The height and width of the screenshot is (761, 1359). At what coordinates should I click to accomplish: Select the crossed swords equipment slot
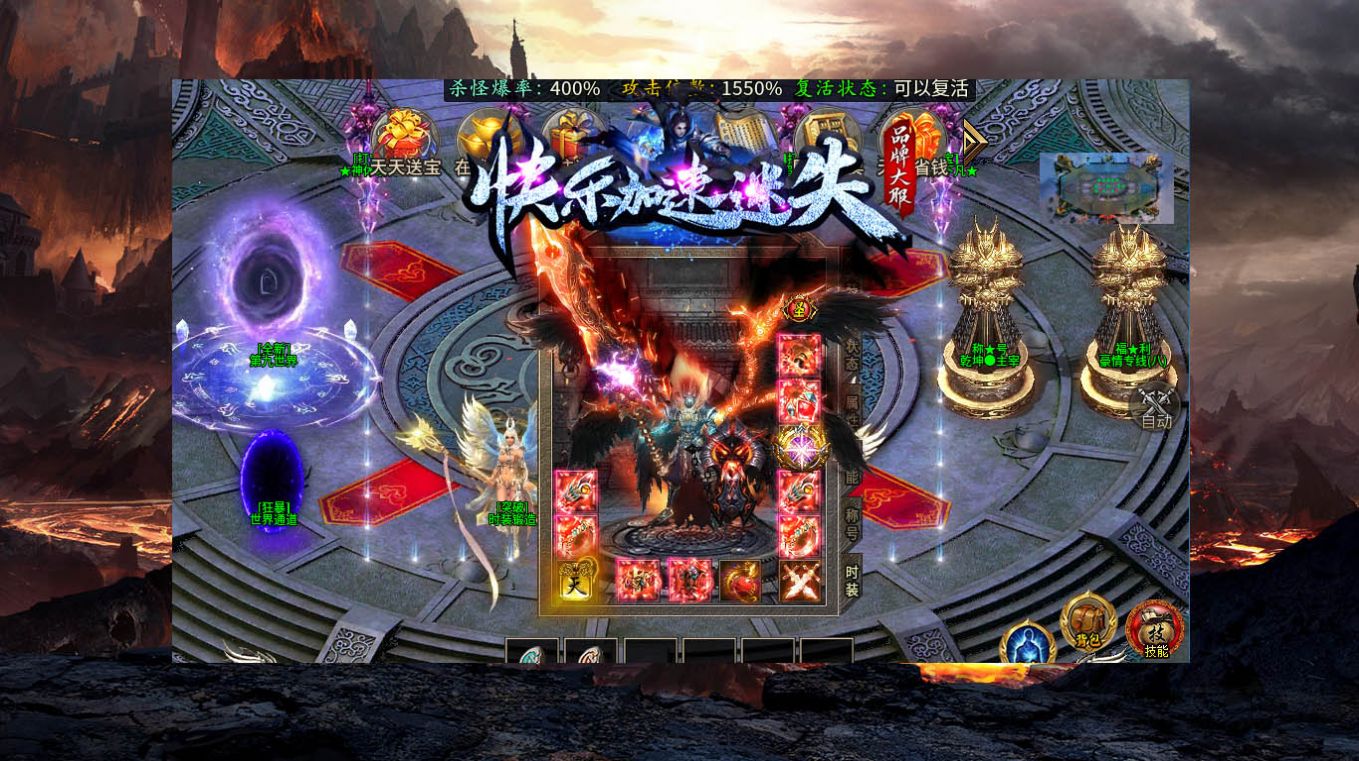point(800,582)
